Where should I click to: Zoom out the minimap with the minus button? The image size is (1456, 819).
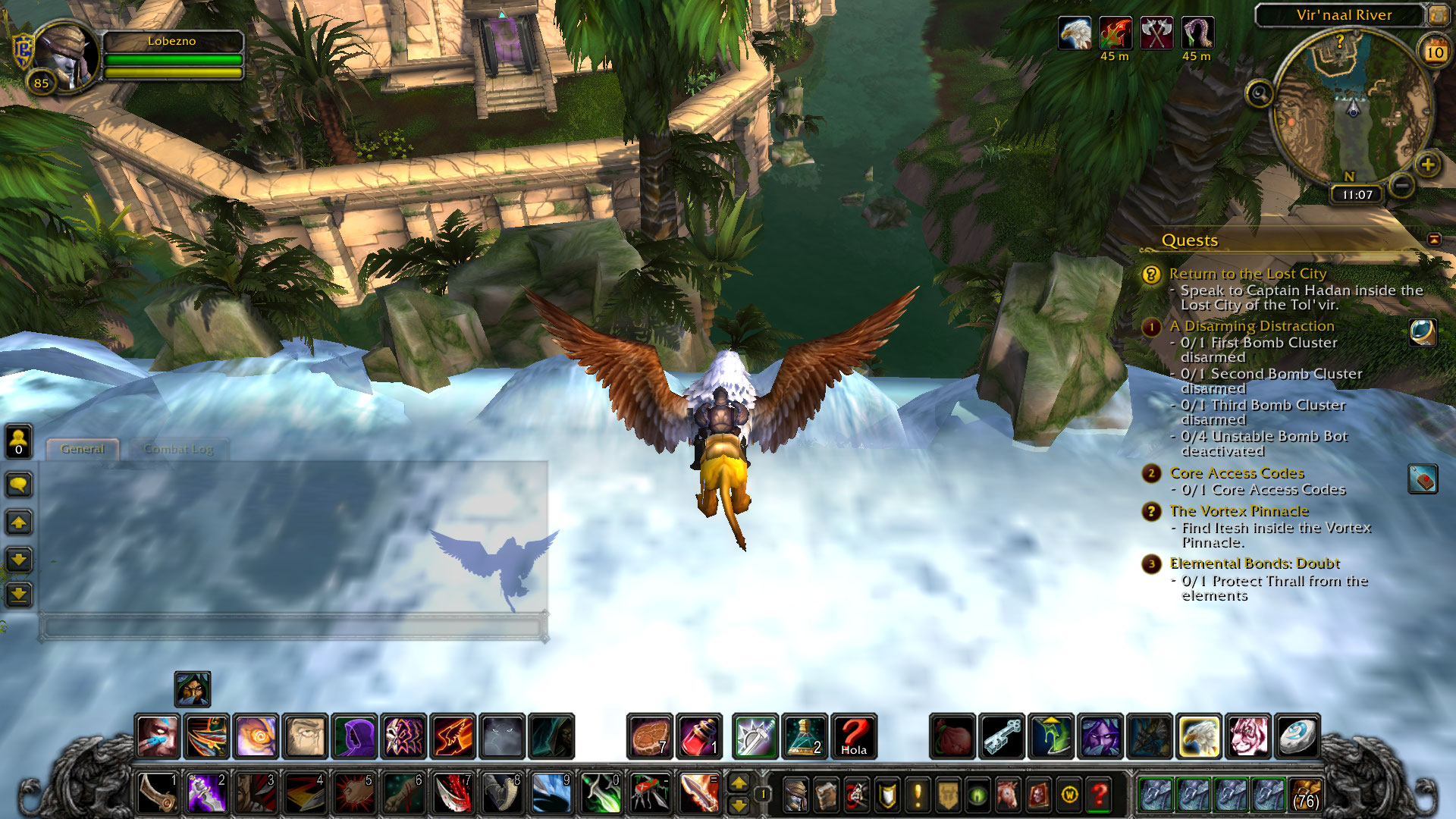click(x=1402, y=184)
